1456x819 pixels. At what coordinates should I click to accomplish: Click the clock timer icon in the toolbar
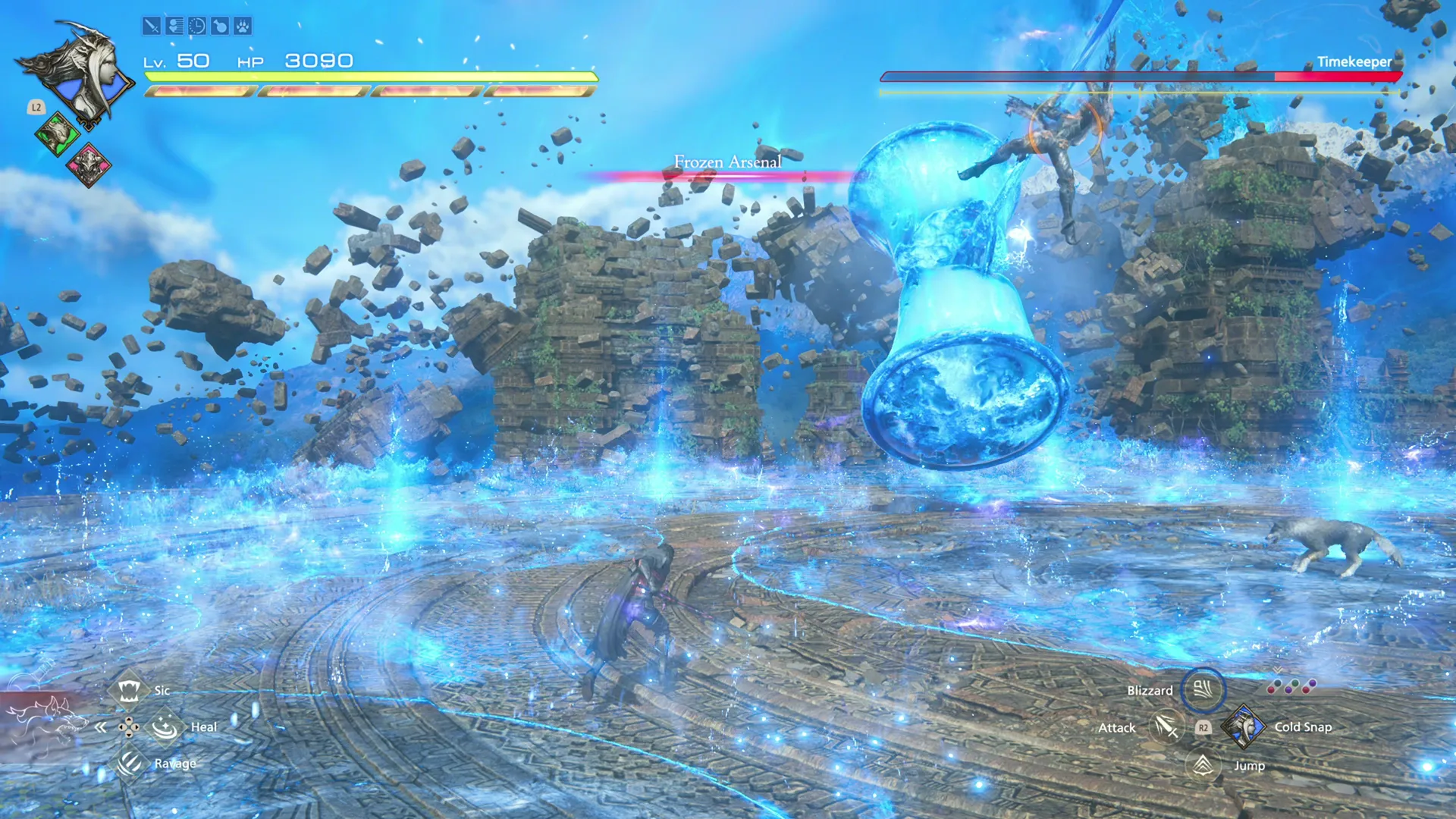click(x=197, y=27)
